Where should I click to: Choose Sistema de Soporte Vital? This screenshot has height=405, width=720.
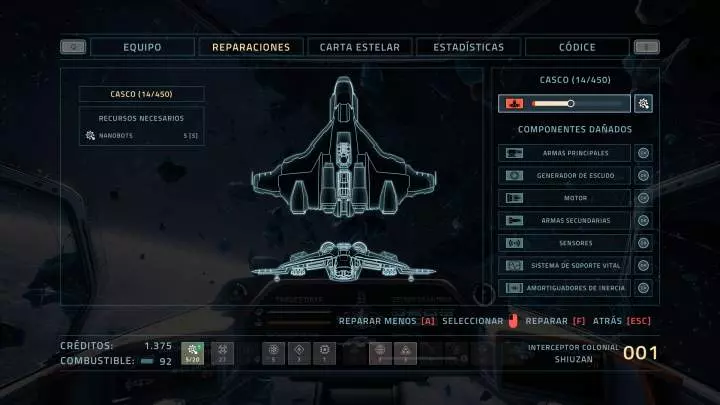(x=564, y=265)
